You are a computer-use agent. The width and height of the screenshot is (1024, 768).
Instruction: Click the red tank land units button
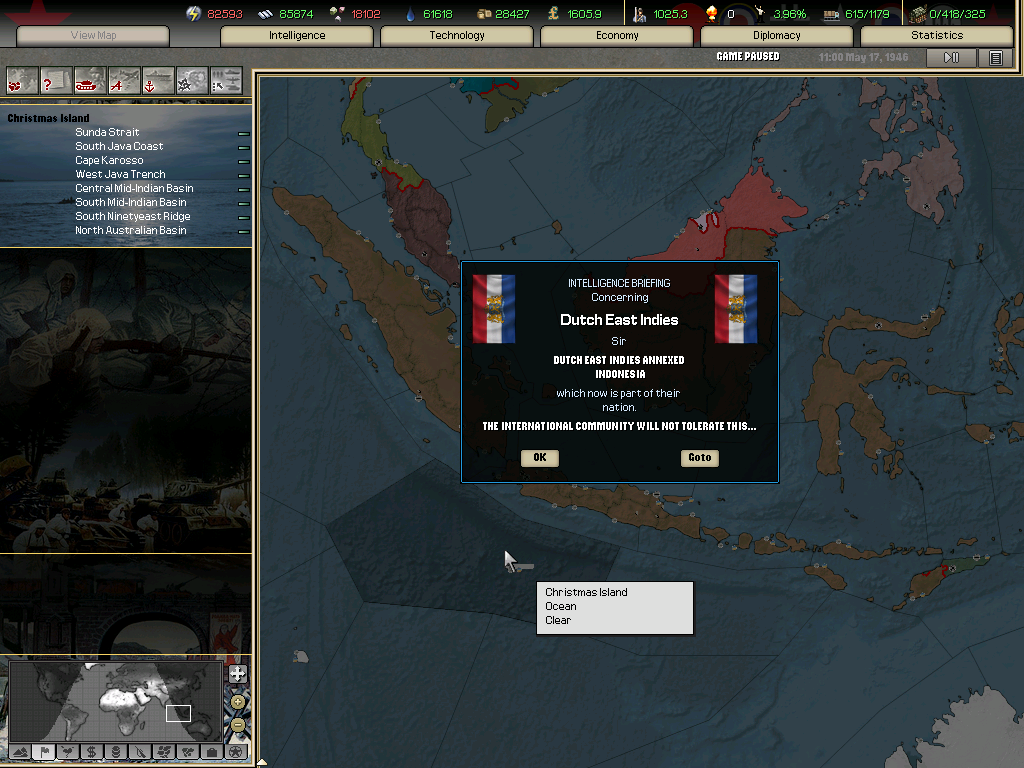(90, 79)
